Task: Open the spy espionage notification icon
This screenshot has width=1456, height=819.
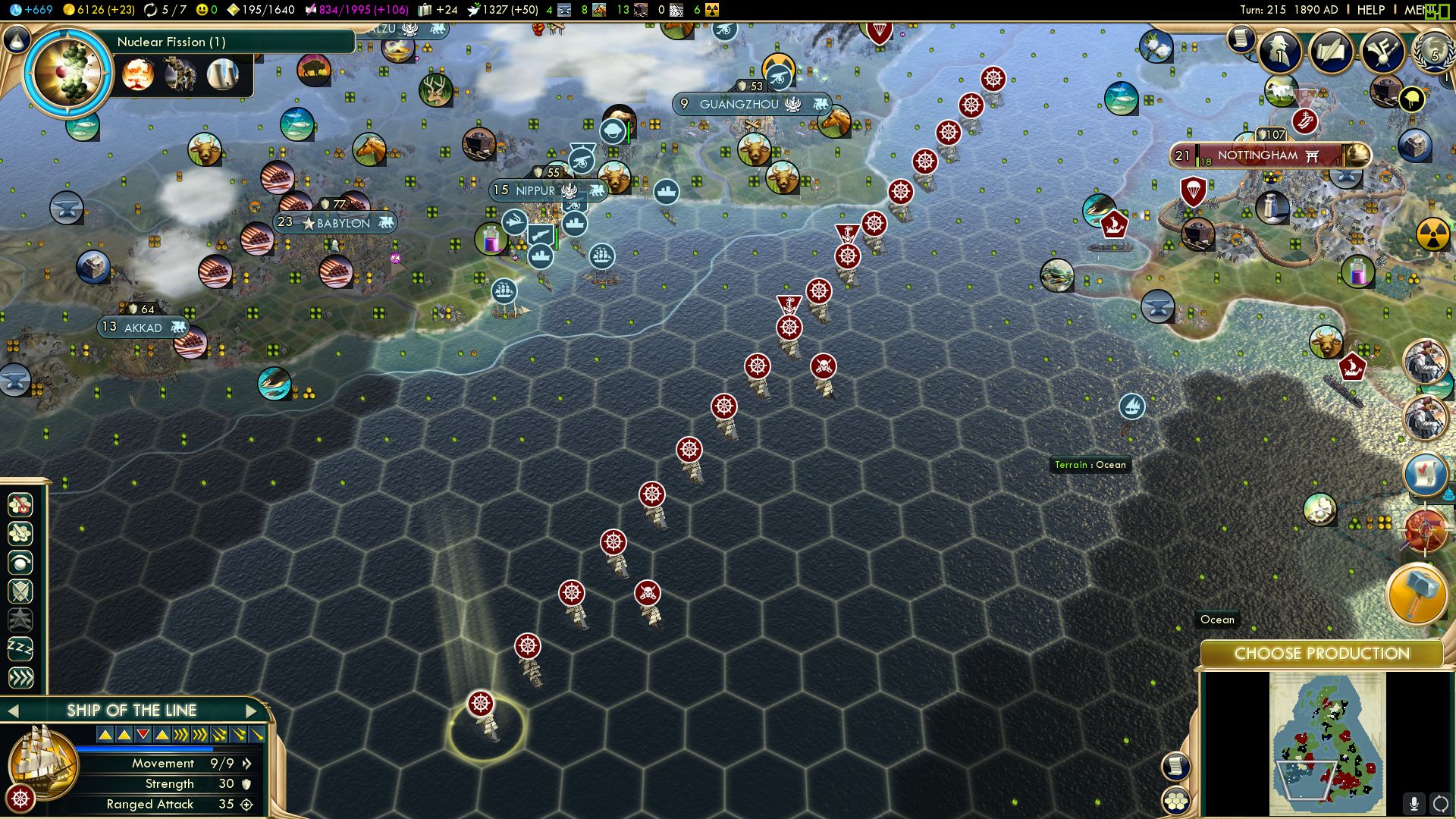Action: click(x=1278, y=52)
